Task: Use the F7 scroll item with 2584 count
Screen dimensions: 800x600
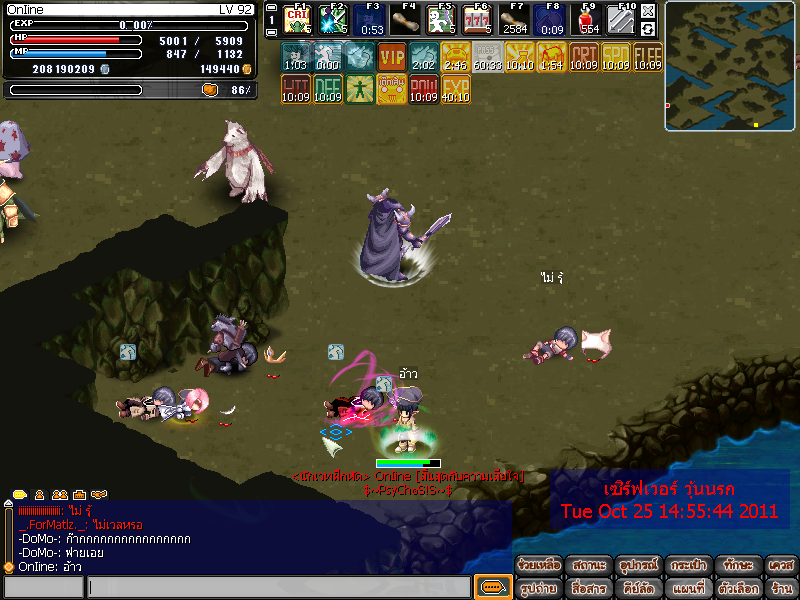Action: point(516,20)
